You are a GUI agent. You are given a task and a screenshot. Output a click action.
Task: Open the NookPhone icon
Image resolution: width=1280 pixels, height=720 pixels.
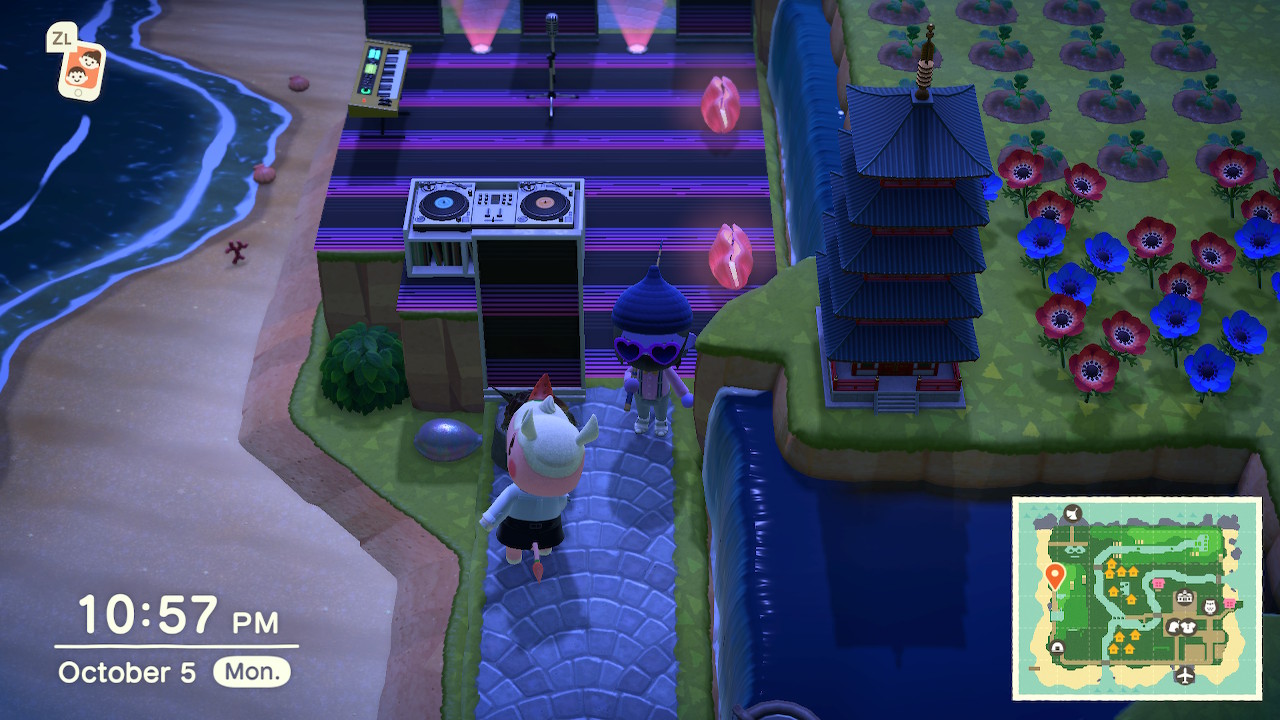tap(80, 69)
